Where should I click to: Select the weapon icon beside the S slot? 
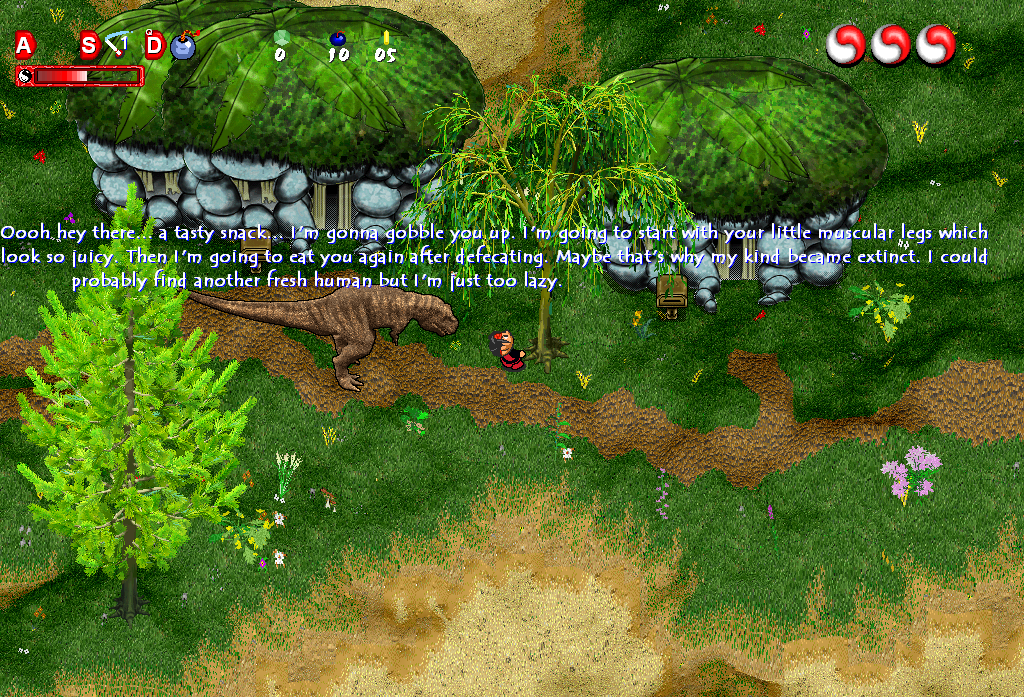coord(118,45)
